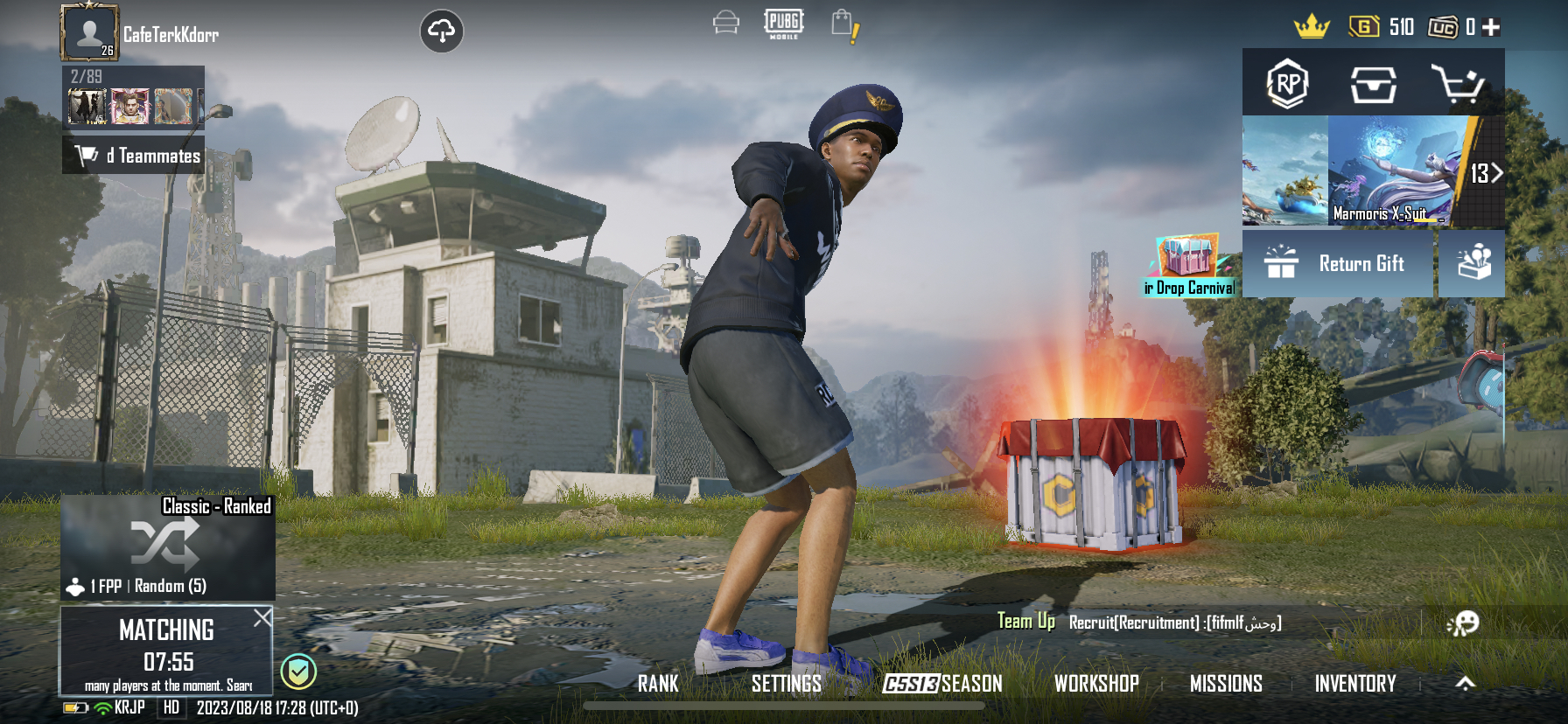Open the SETTINGS menu
This screenshot has height=724, width=1568.
[x=786, y=684]
